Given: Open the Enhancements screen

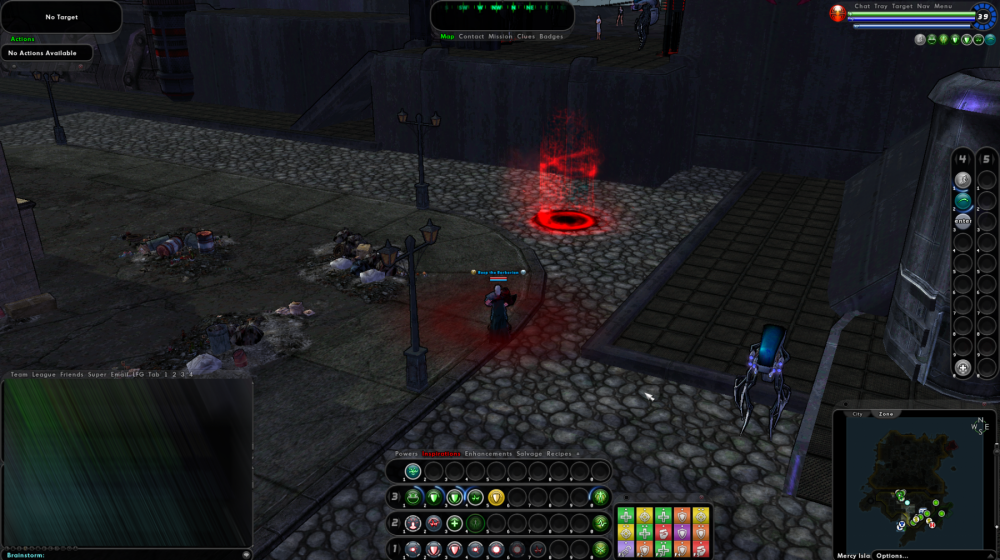Looking at the screenshot, I should [489, 454].
